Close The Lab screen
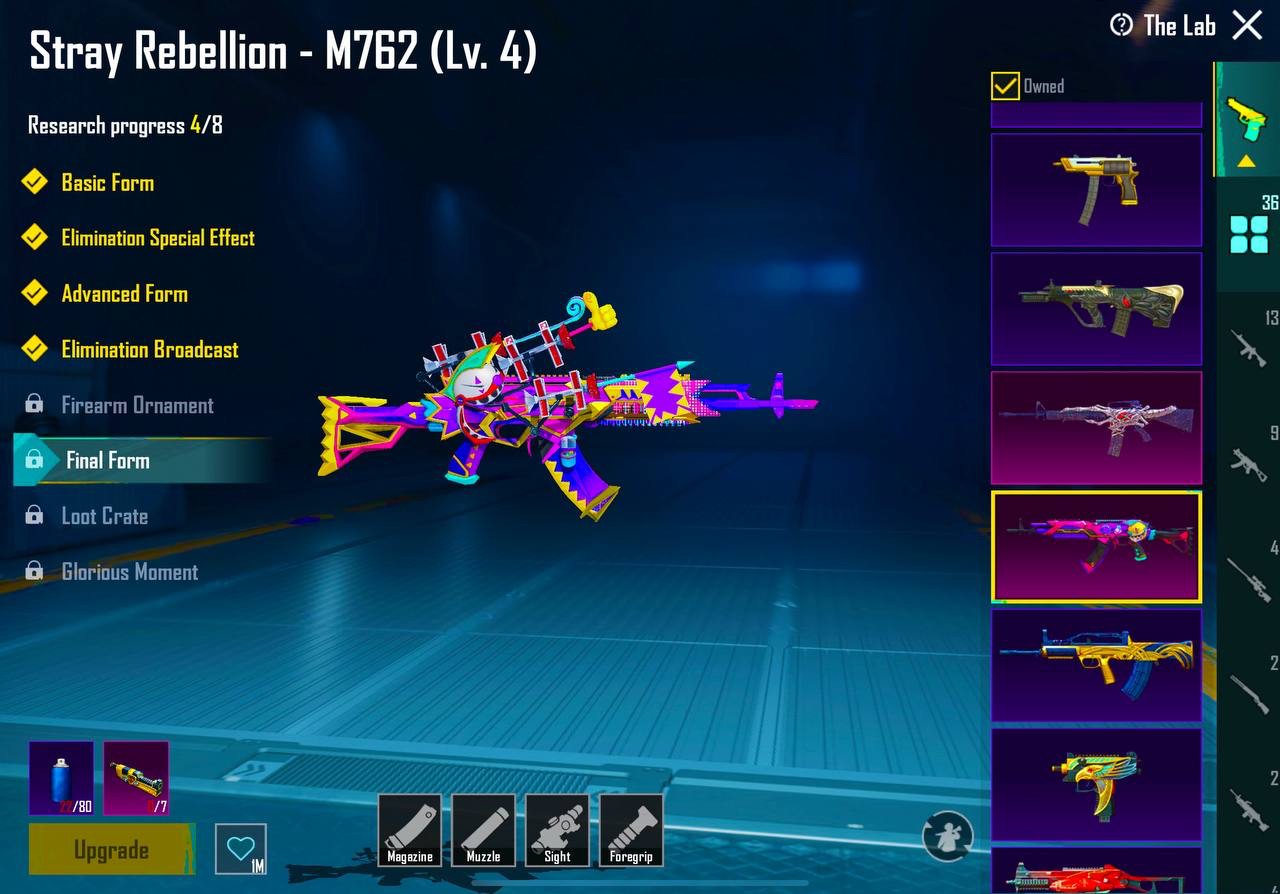This screenshot has height=894, width=1280. tap(1247, 25)
